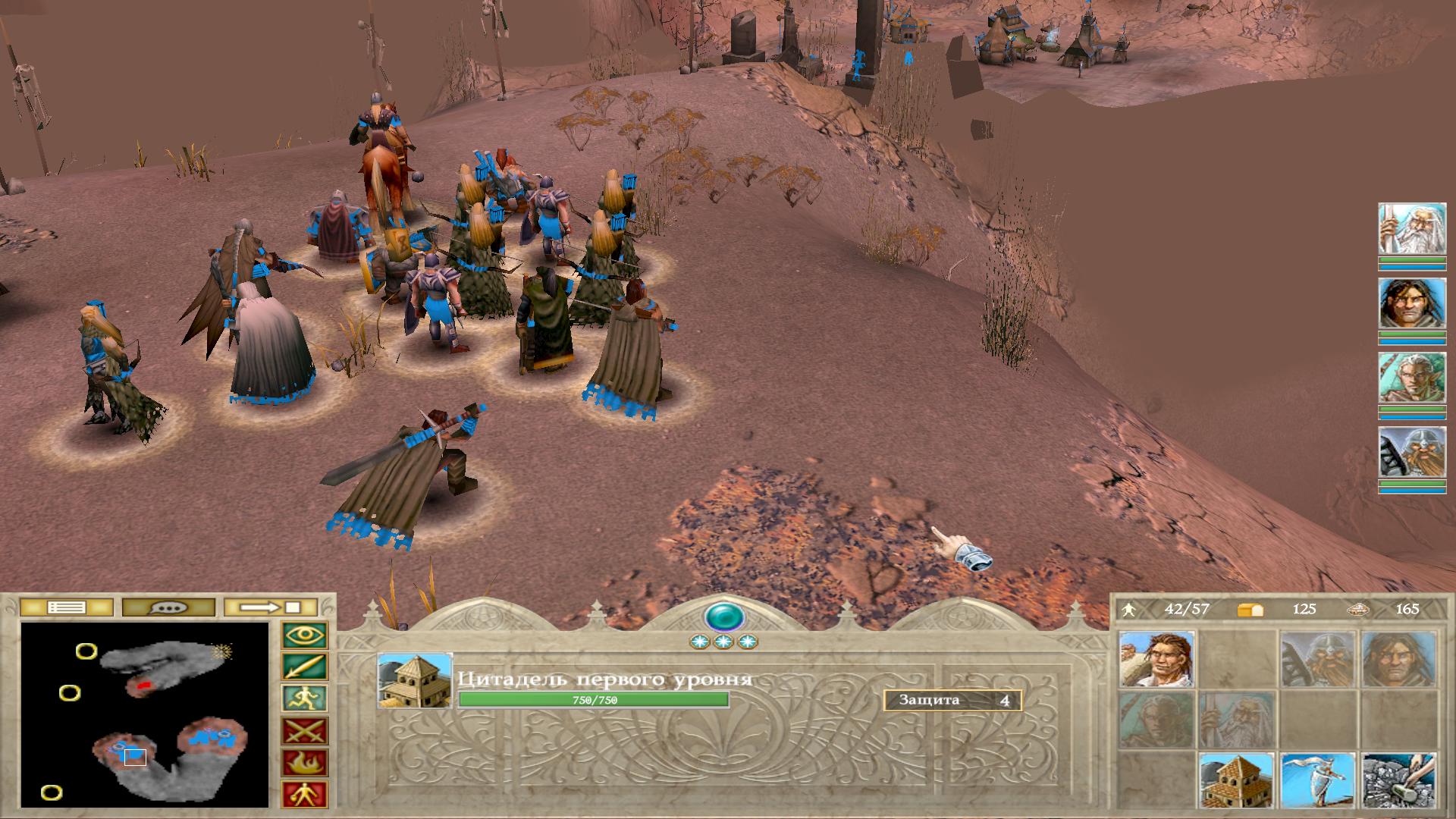Click the hammer breaking stone icon
The width and height of the screenshot is (1456, 819).
click(1398, 780)
